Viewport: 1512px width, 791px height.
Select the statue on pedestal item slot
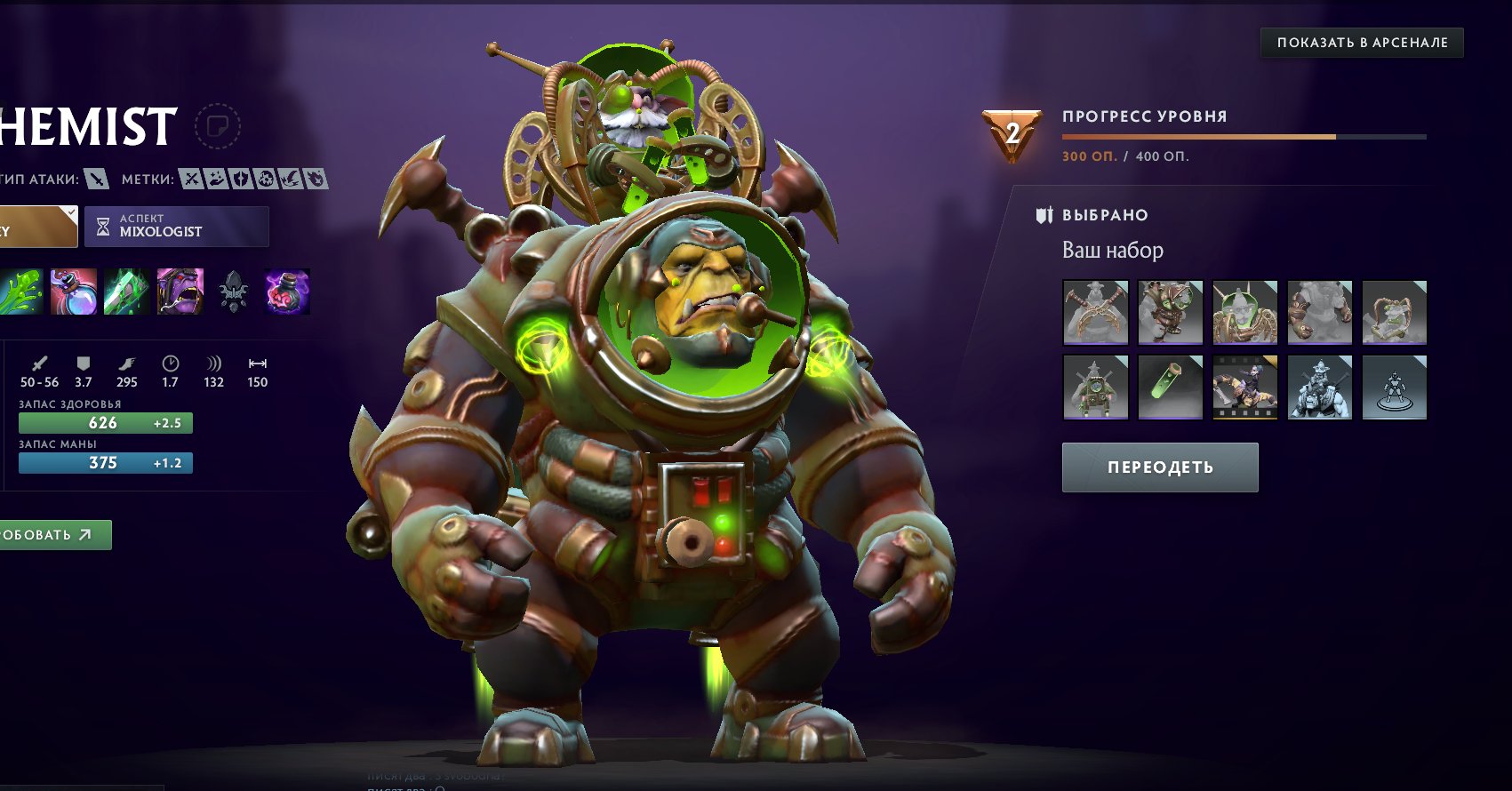pos(1395,388)
